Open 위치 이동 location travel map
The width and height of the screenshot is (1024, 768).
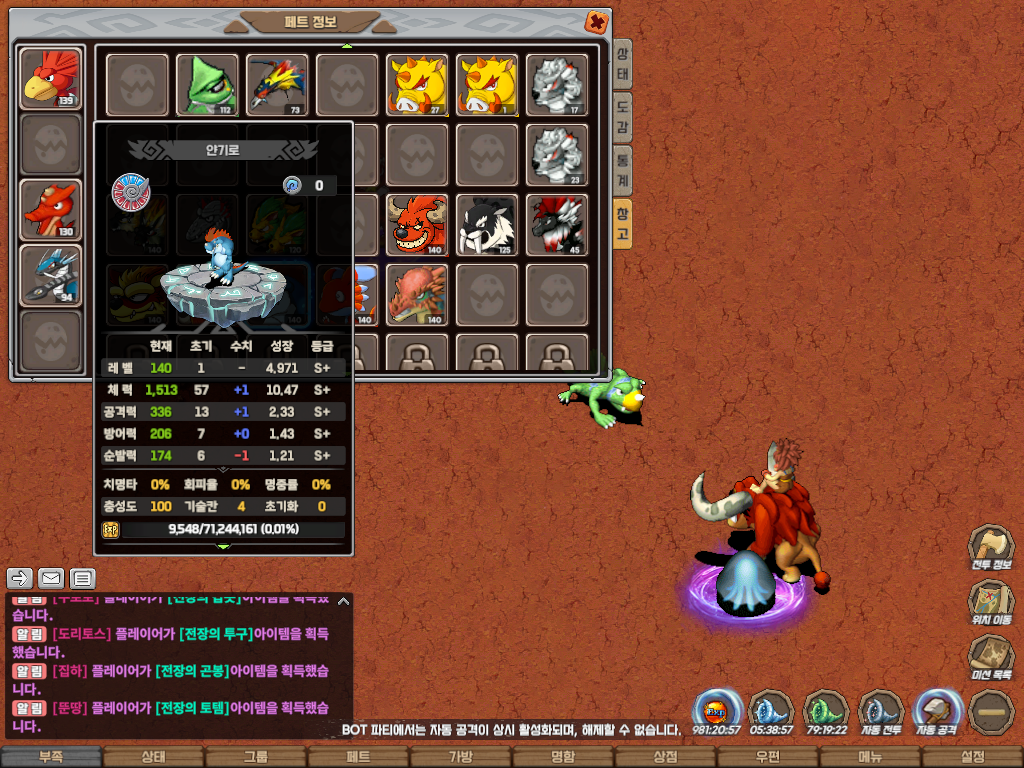[989, 604]
